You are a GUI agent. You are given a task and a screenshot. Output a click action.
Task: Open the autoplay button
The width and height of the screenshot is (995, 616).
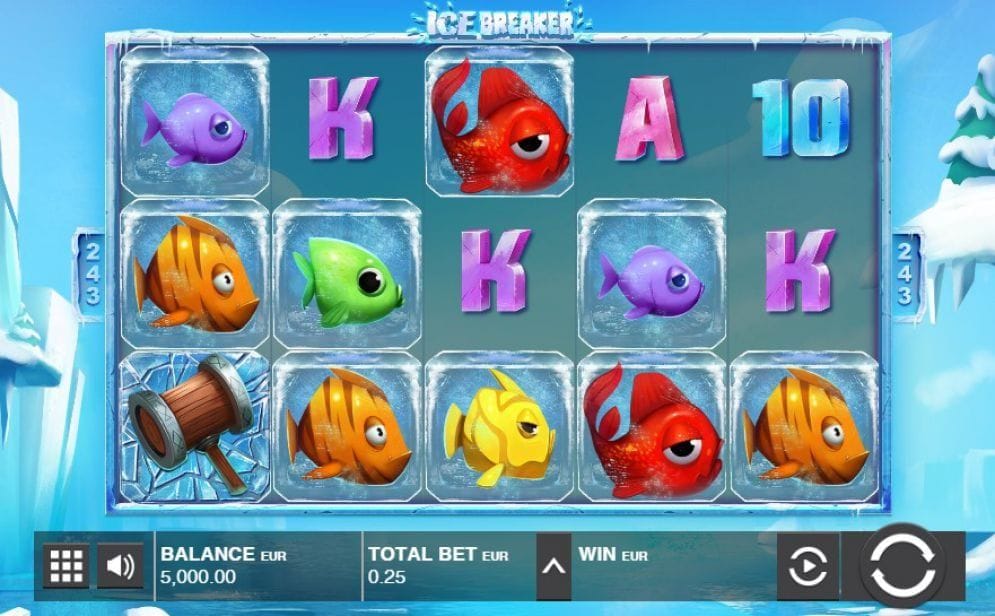pyautogui.click(x=808, y=567)
